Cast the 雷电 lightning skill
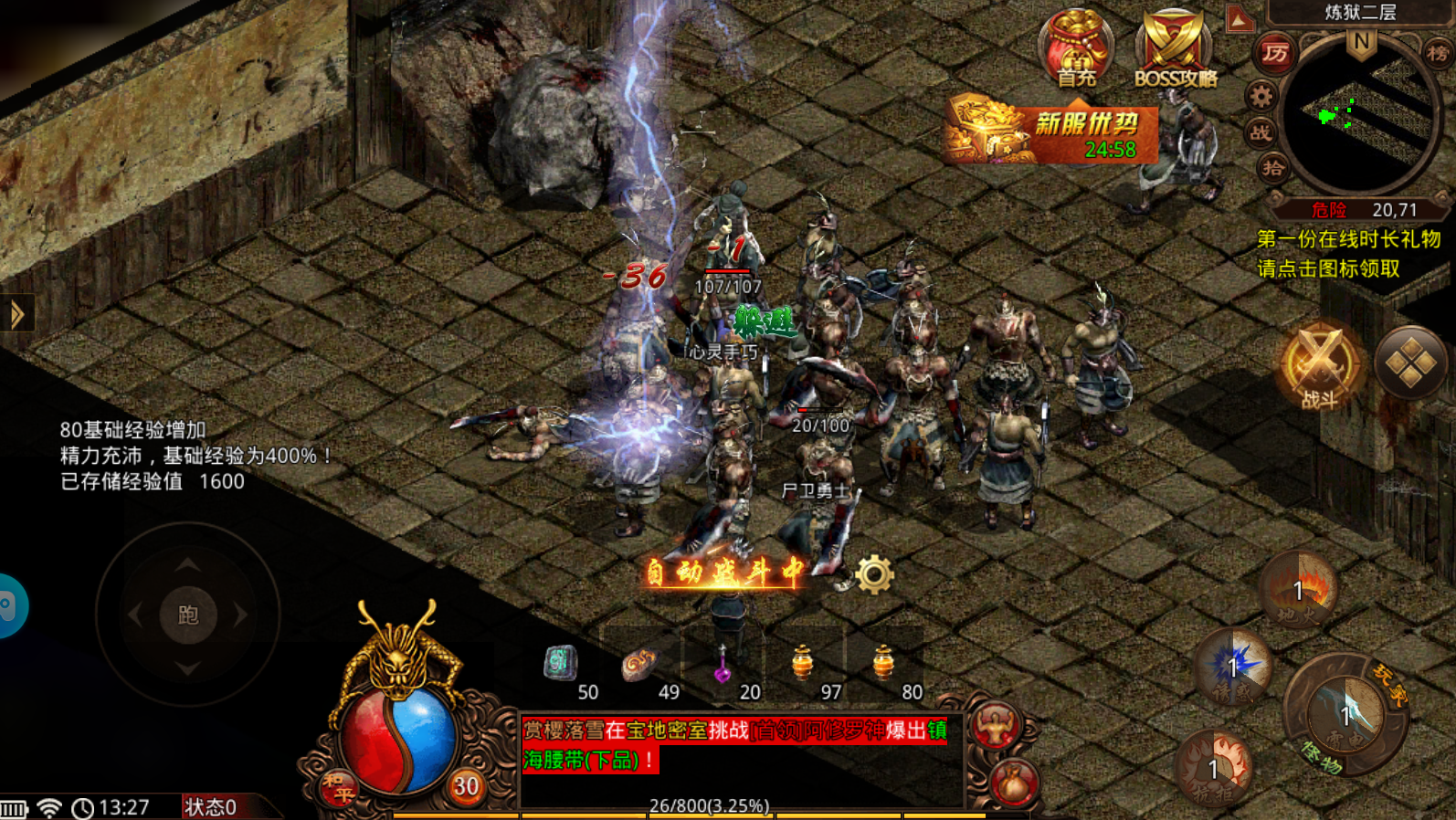Viewport: 1456px width, 820px height. pos(1345,714)
